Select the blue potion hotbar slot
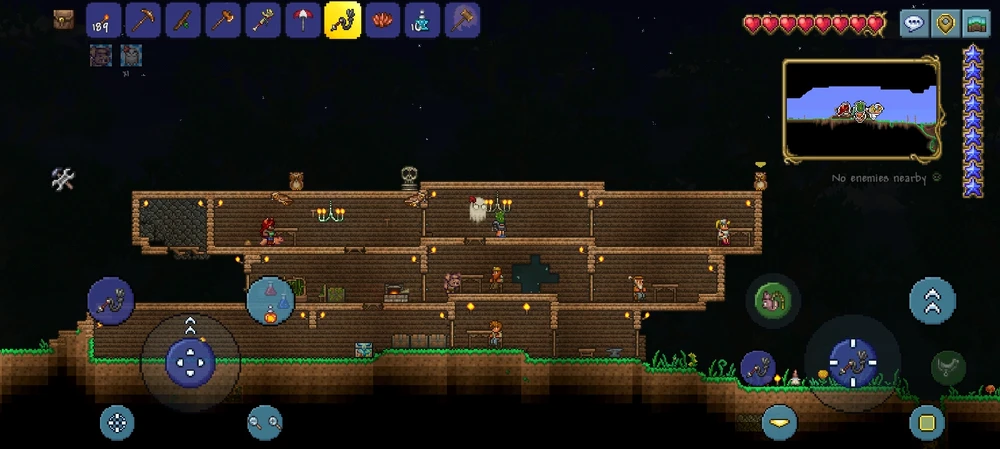 click(x=423, y=19)
